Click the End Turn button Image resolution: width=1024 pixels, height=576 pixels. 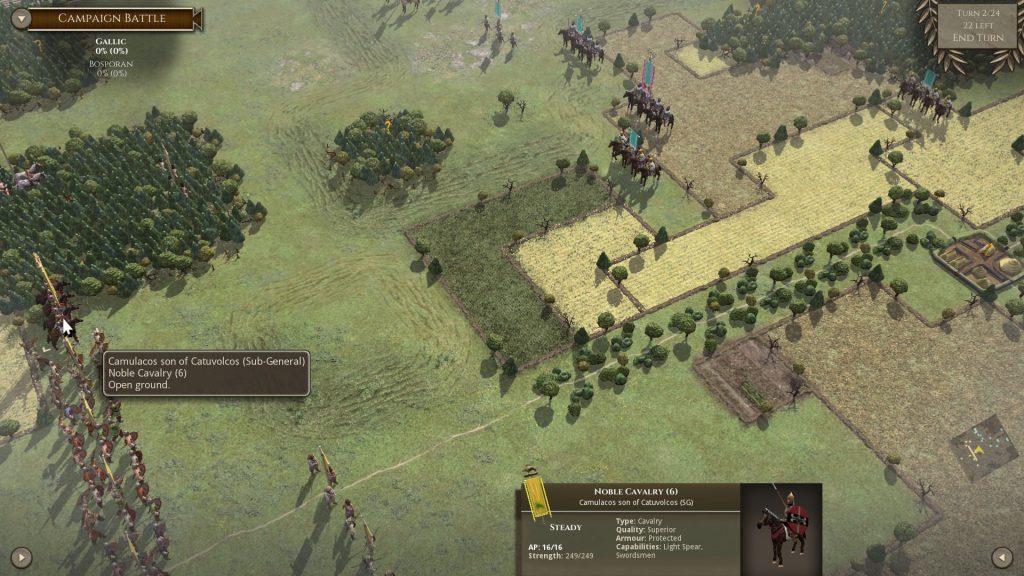click(x=977, y=38)
